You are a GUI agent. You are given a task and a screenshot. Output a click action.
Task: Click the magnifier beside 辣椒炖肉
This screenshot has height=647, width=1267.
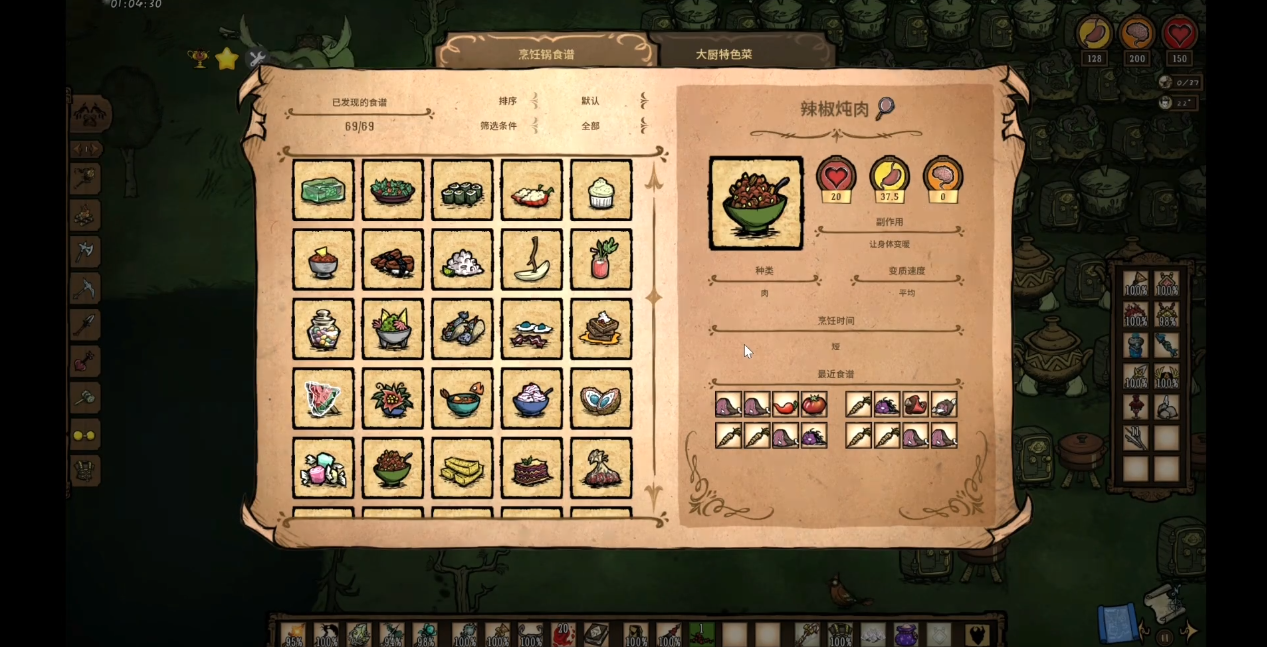pyautogui.click(x=884, y=108)
